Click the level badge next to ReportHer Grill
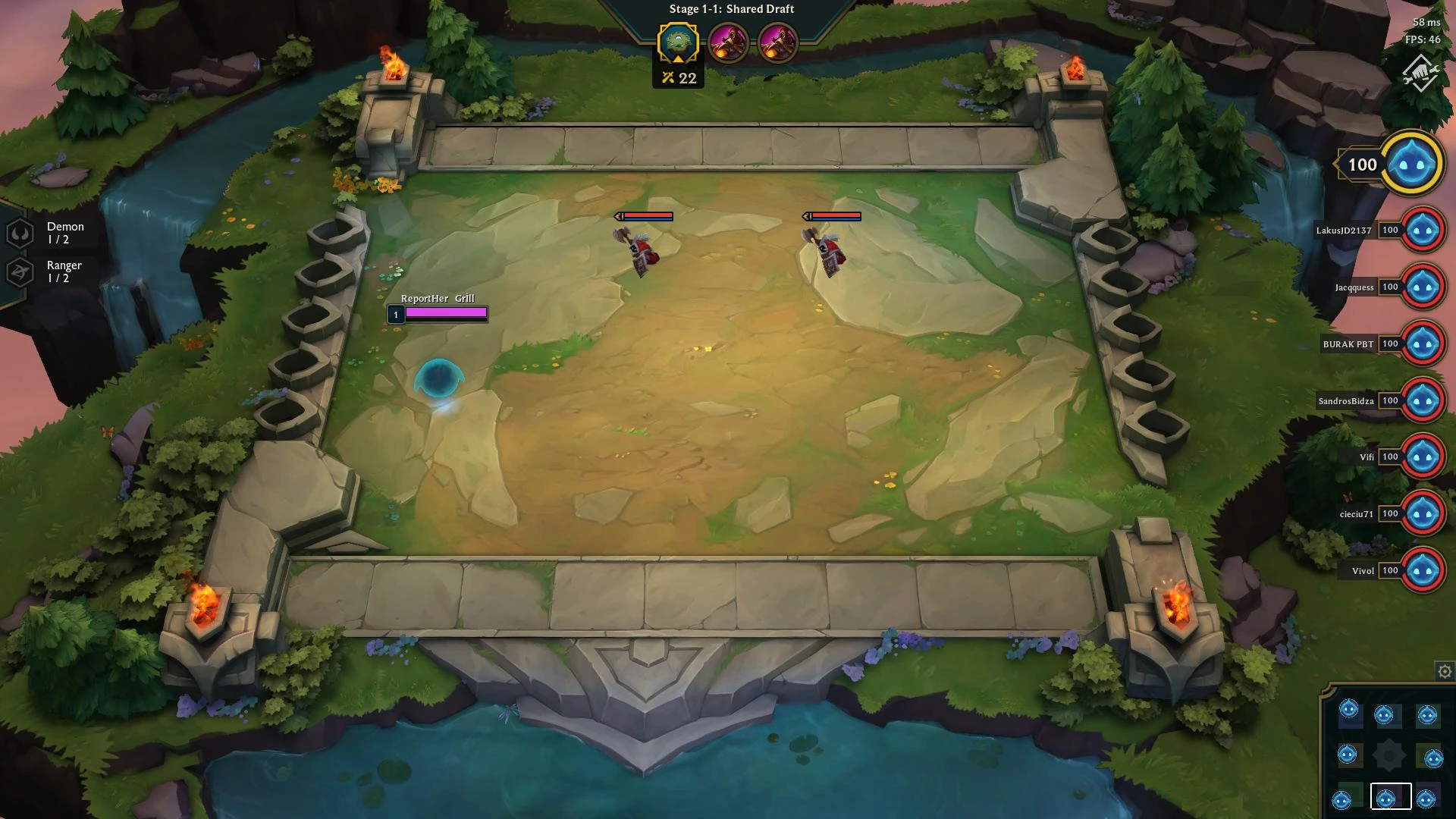Viewport: 1456px width, 819px height. pos(396,313)
